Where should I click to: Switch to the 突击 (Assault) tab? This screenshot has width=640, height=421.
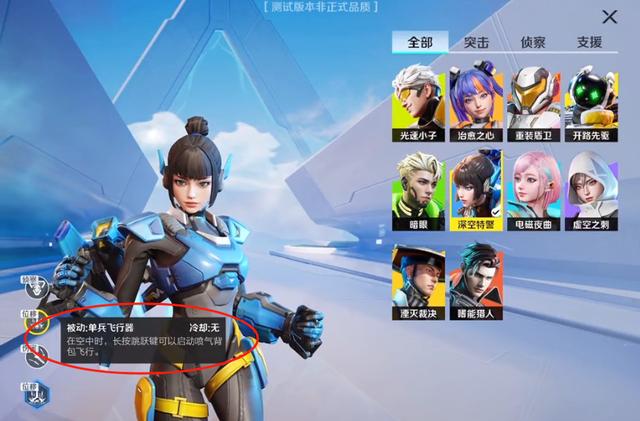(477, 42)
